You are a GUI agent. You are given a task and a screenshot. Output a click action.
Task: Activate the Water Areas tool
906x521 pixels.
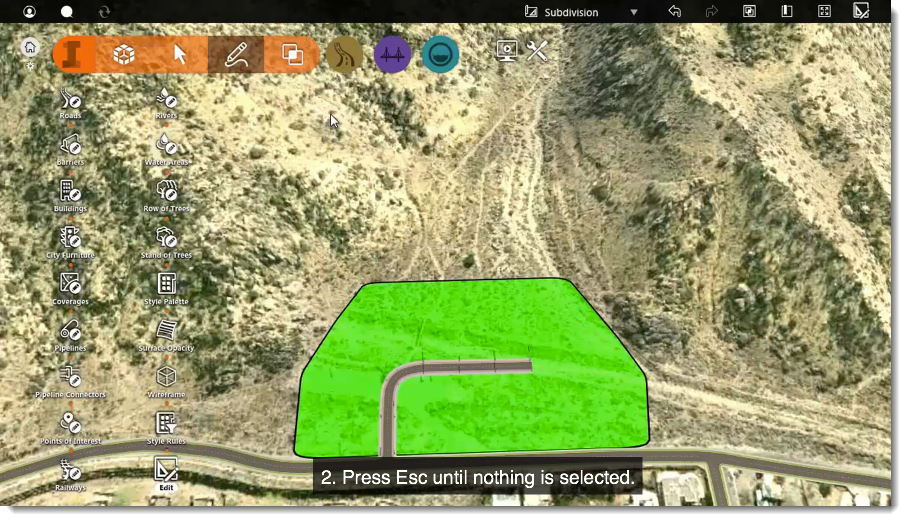(x=166, y=146)
